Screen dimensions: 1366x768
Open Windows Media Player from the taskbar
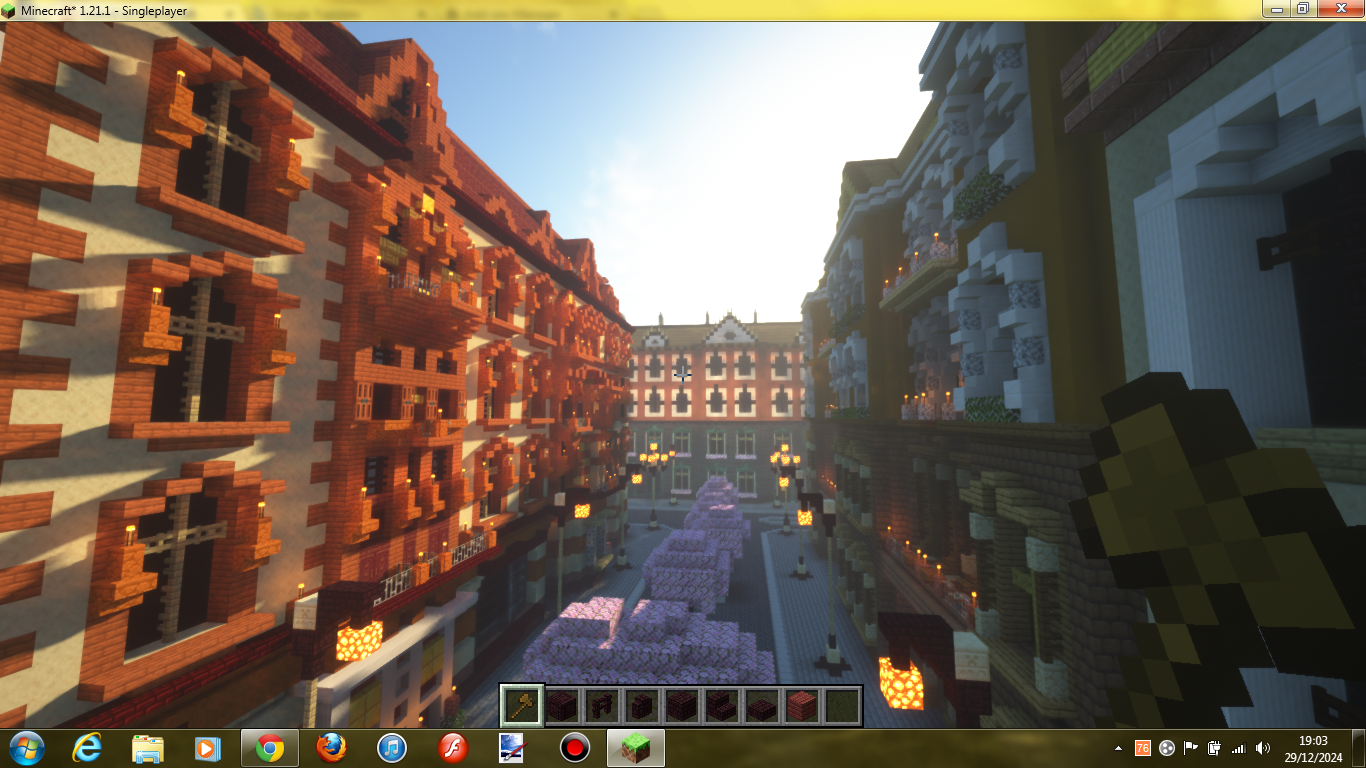pyautogui.click(x=205, y=749)
